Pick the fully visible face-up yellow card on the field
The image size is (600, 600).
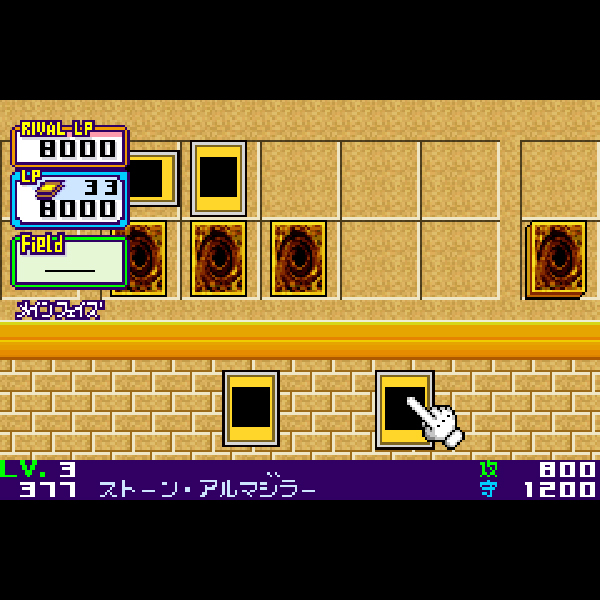coord(218,178)
